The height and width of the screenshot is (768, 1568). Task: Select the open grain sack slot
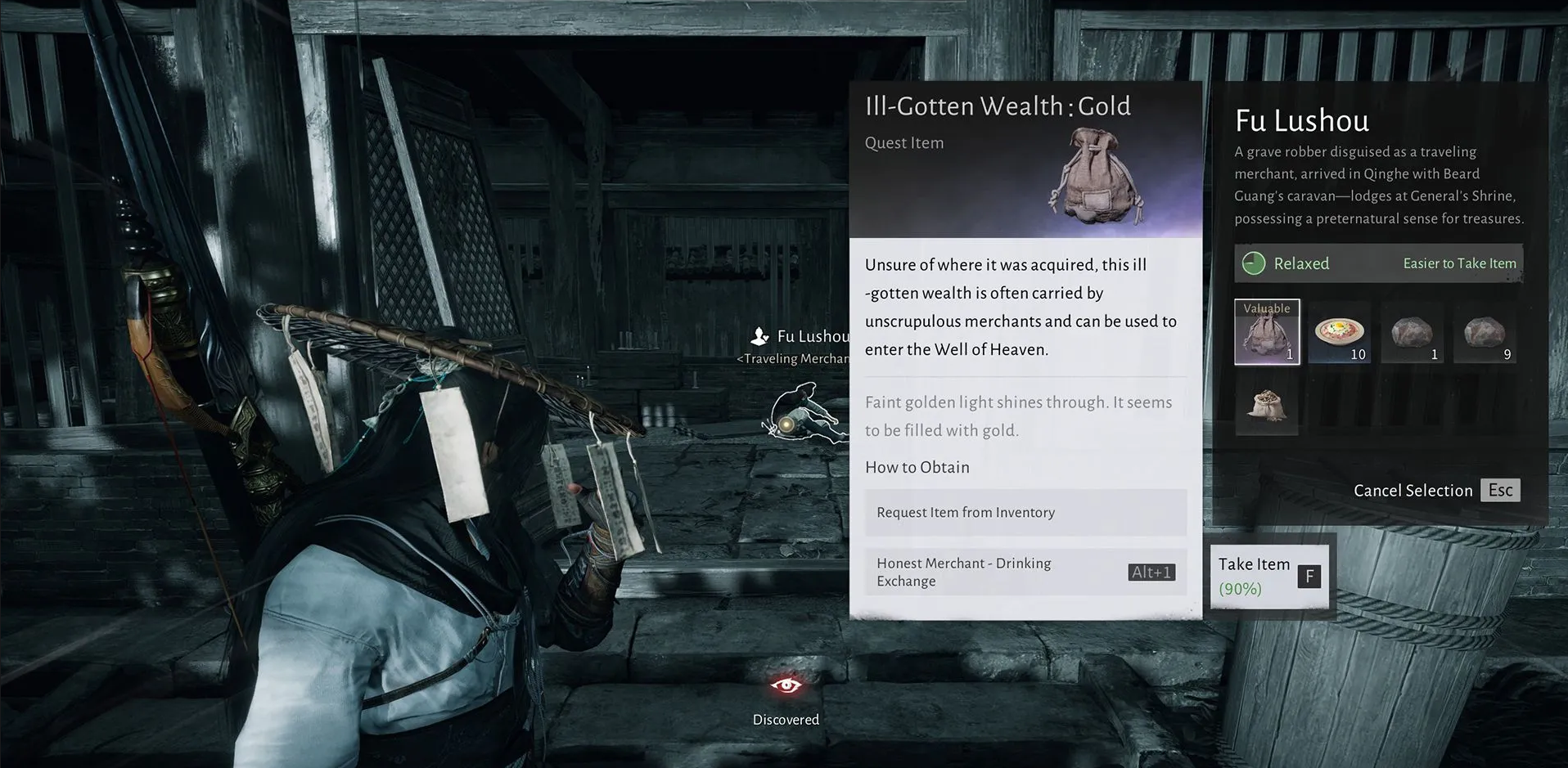(x=1266, y=405)
